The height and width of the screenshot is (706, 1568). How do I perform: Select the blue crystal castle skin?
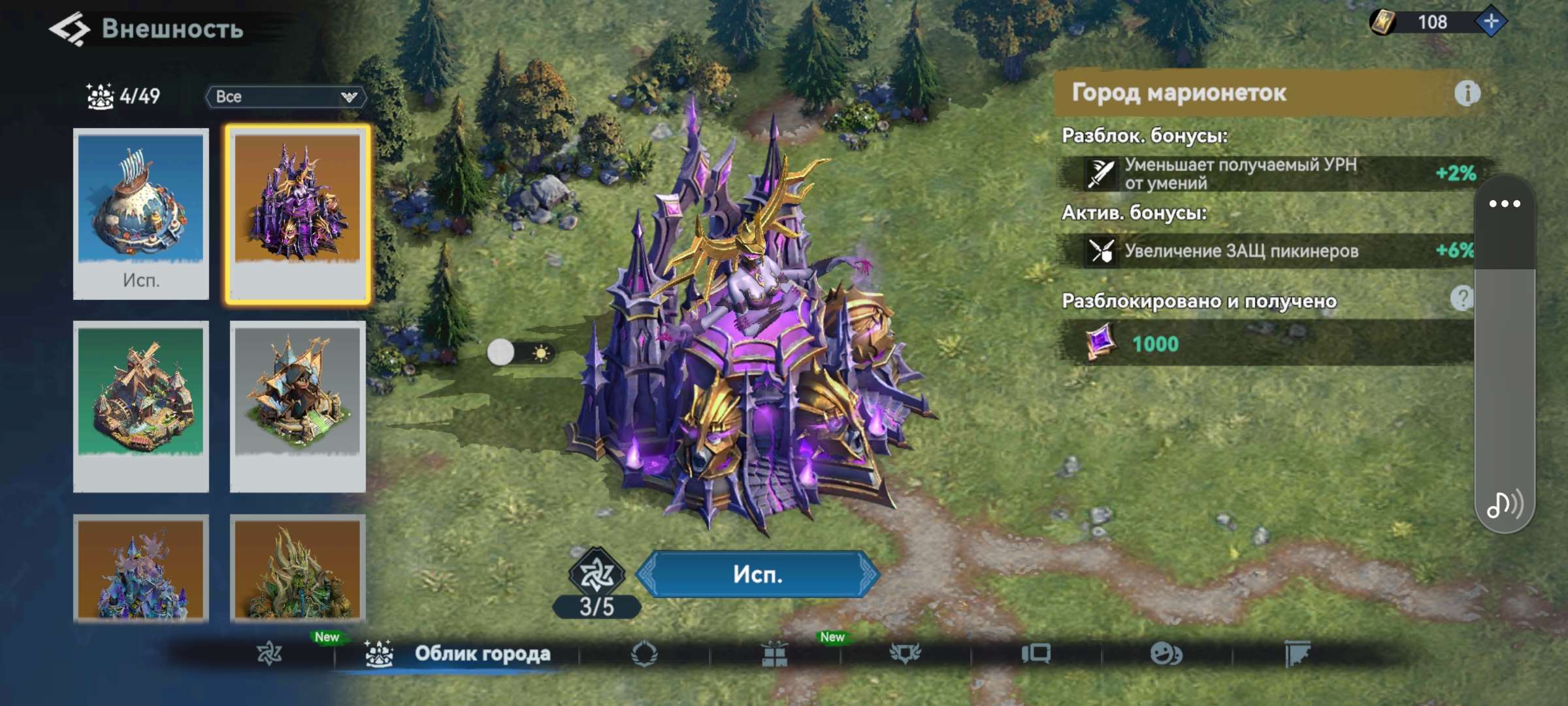141,567
